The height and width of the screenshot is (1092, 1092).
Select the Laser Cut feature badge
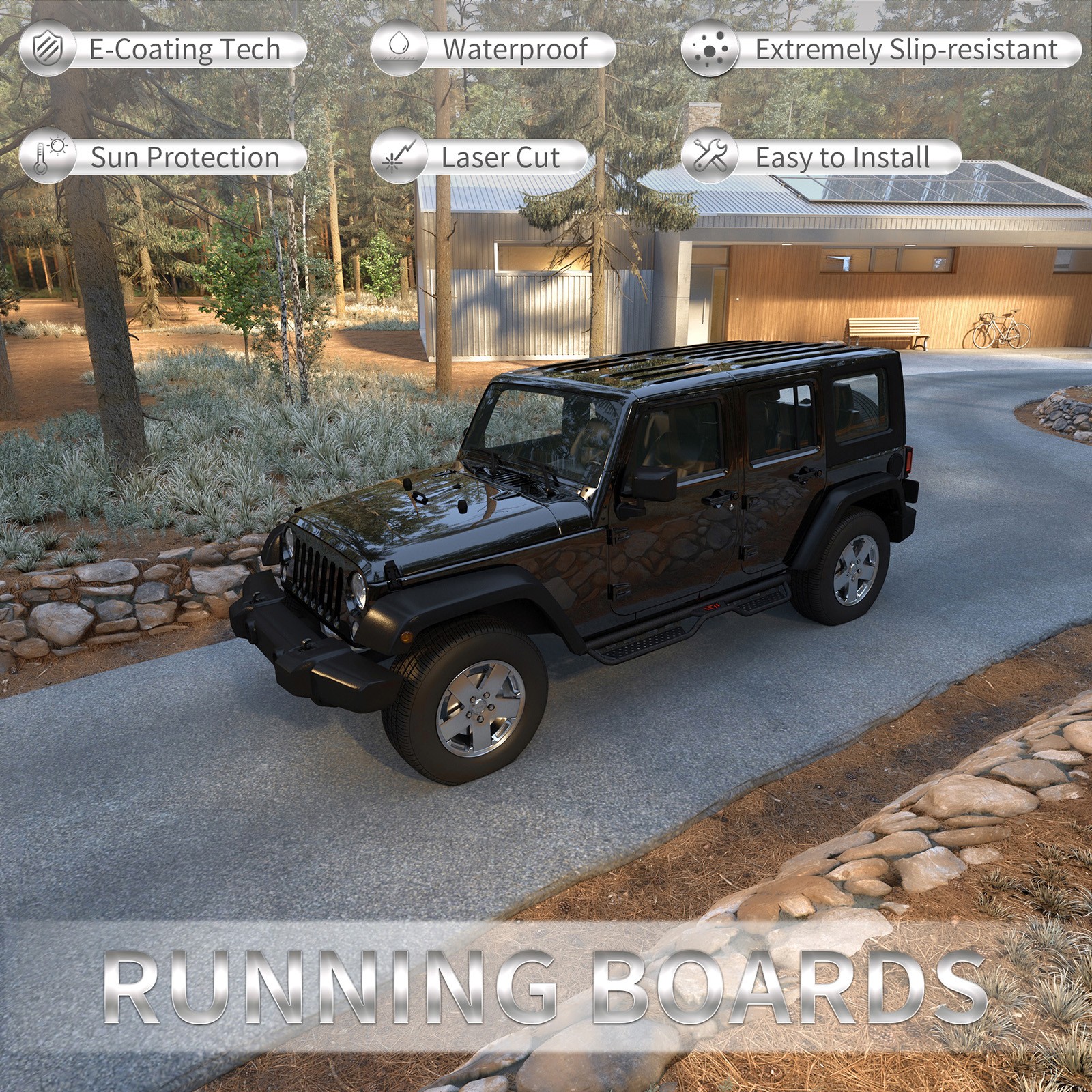pos(479,158)
